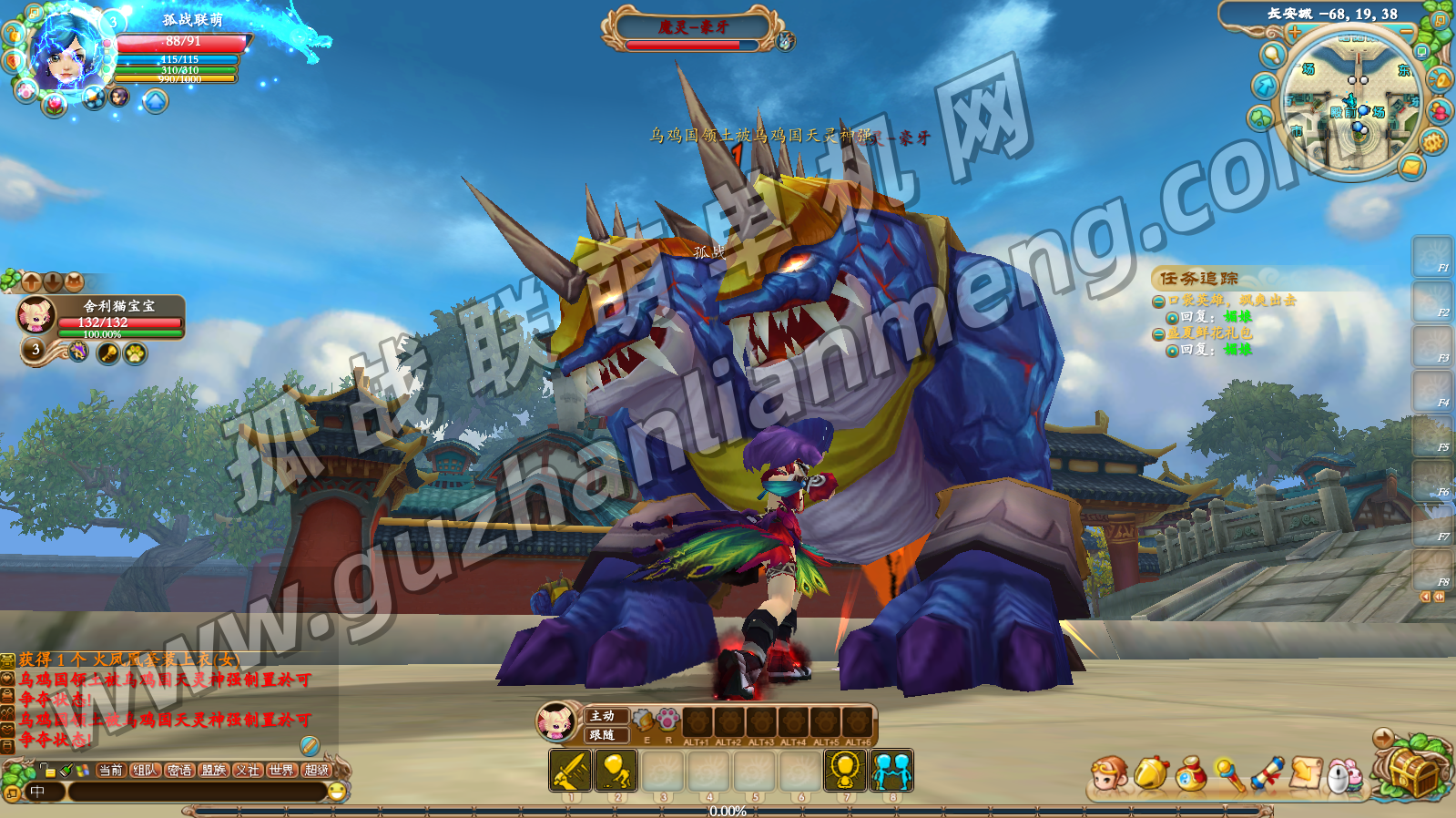Image resolution: width=1456 pixels, height=818 pixels.
Task: Click the player avatar portrait
Action: [x=68, y=52]
